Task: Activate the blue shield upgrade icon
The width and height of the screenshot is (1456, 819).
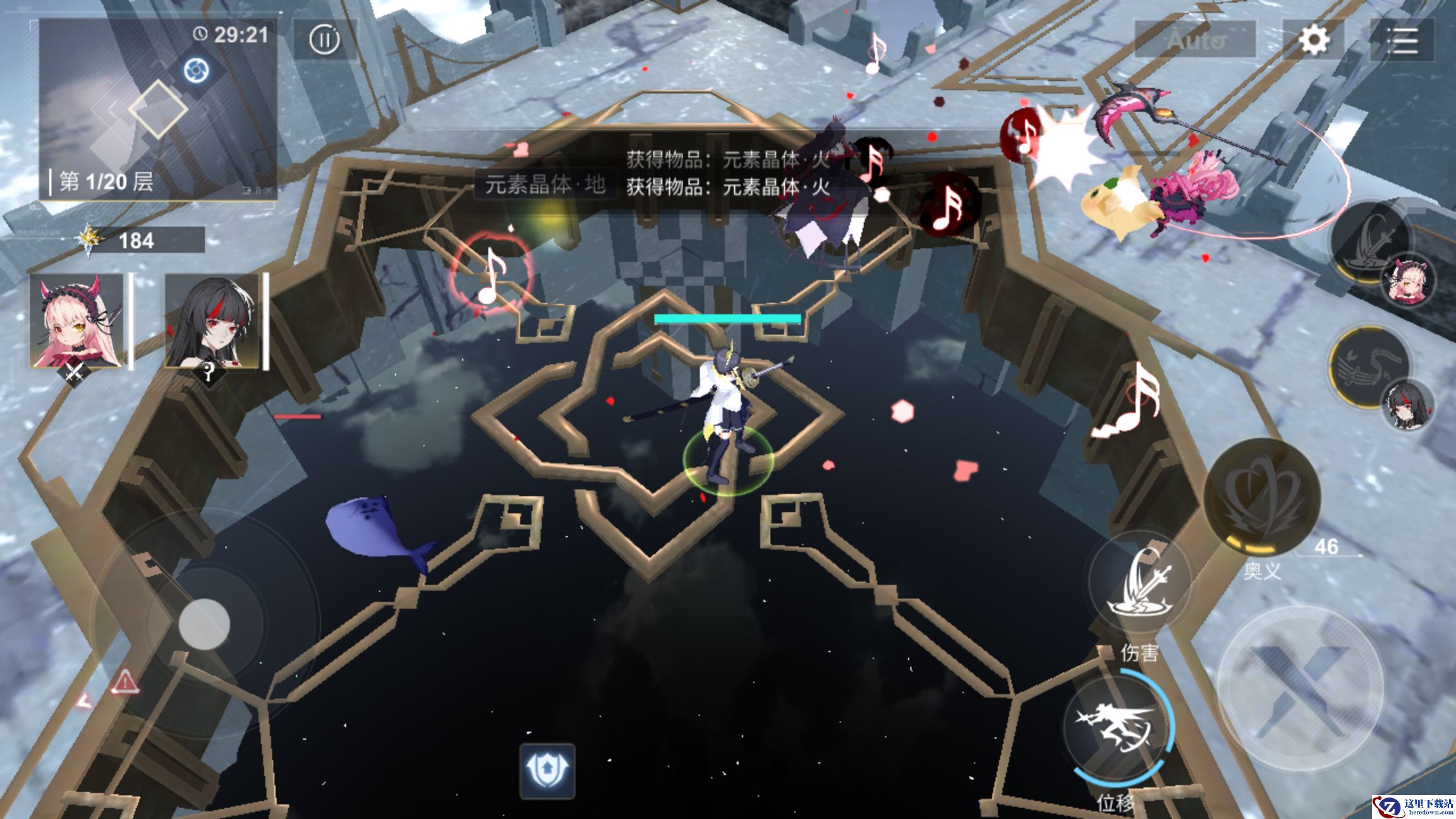Action: pos(547,770)
